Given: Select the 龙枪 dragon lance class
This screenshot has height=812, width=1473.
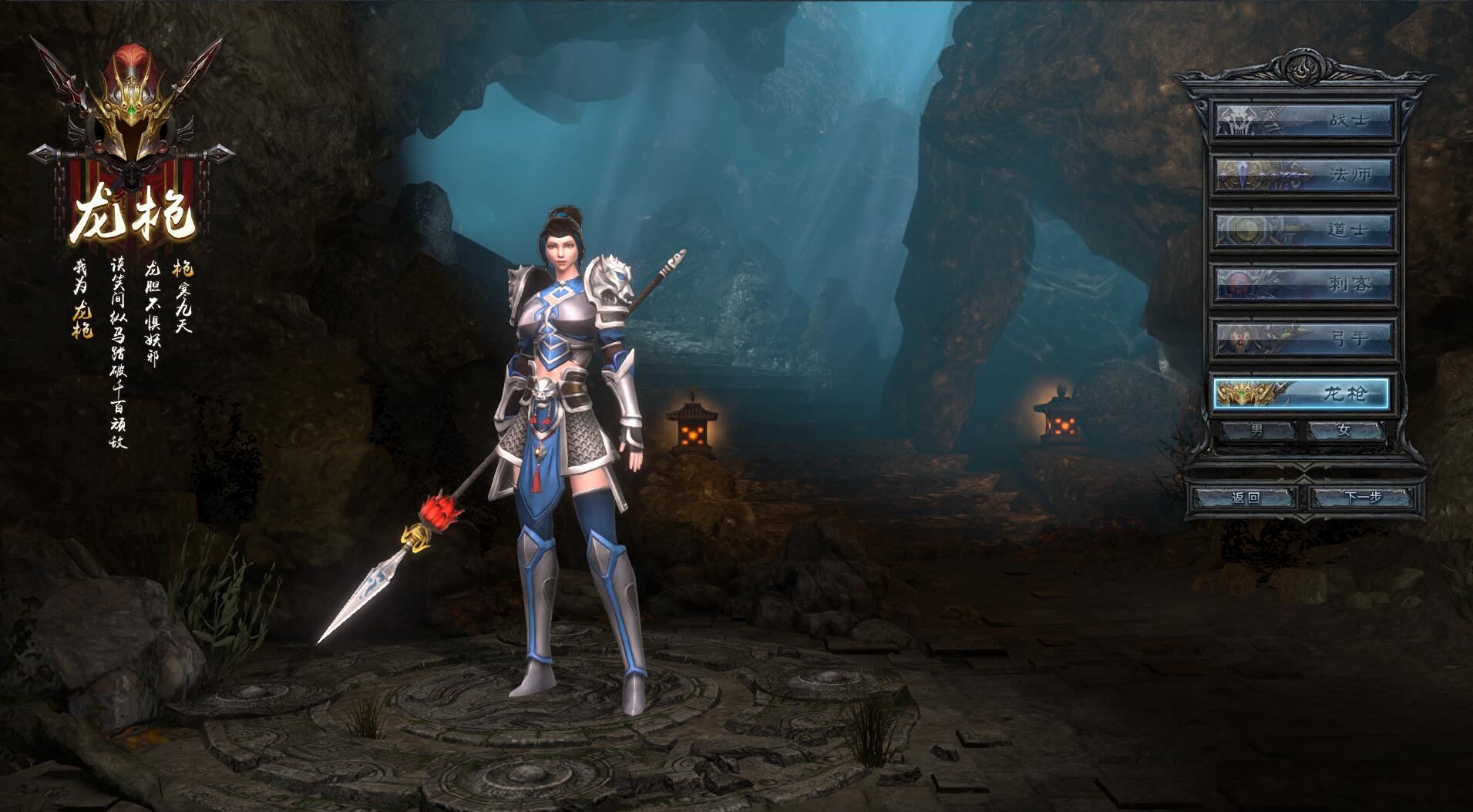Looking at the screenshot, I should pyautogui.click(x=1302, y=394).
